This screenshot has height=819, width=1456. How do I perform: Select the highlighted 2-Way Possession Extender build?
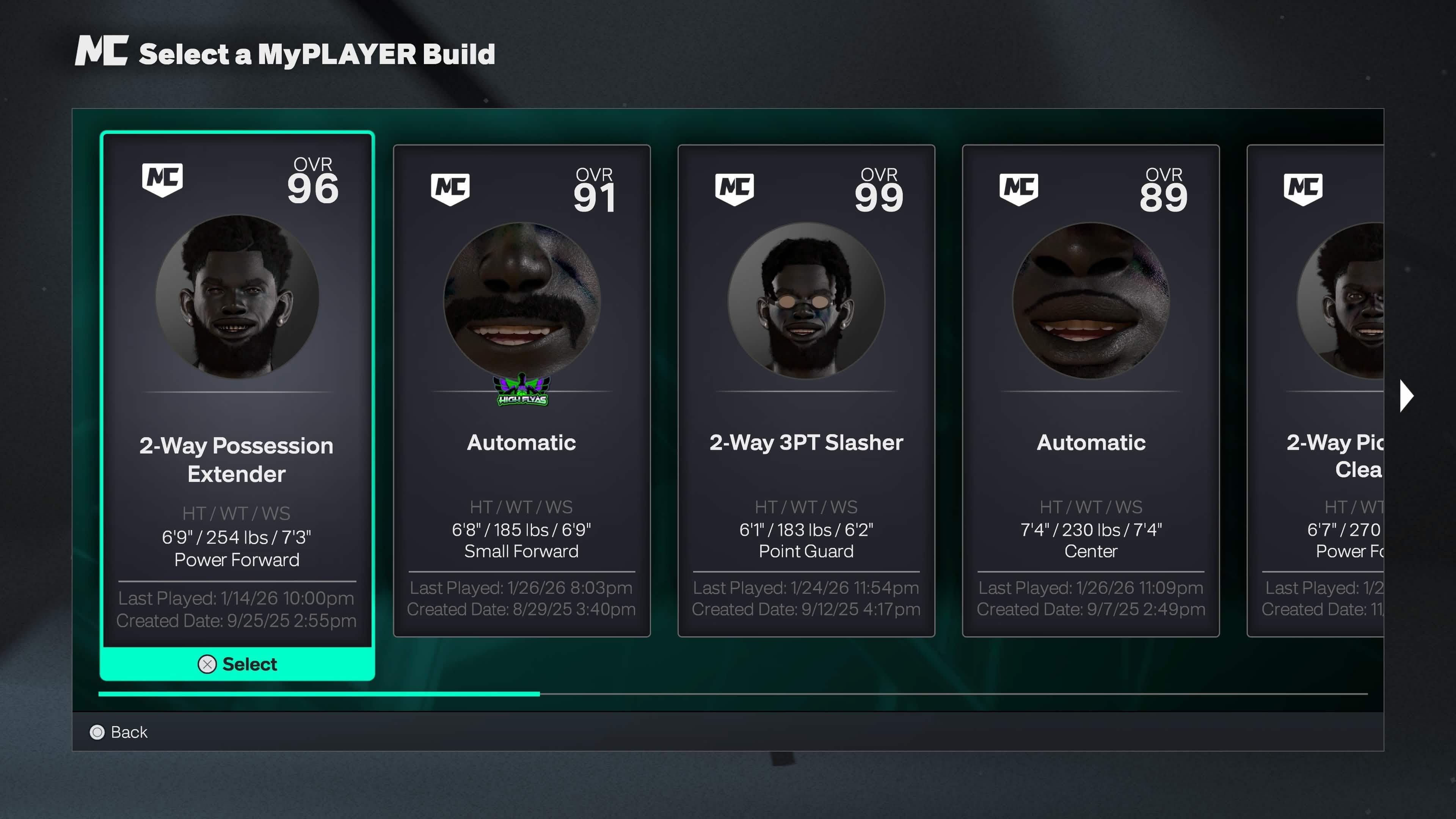coord(237,664)
